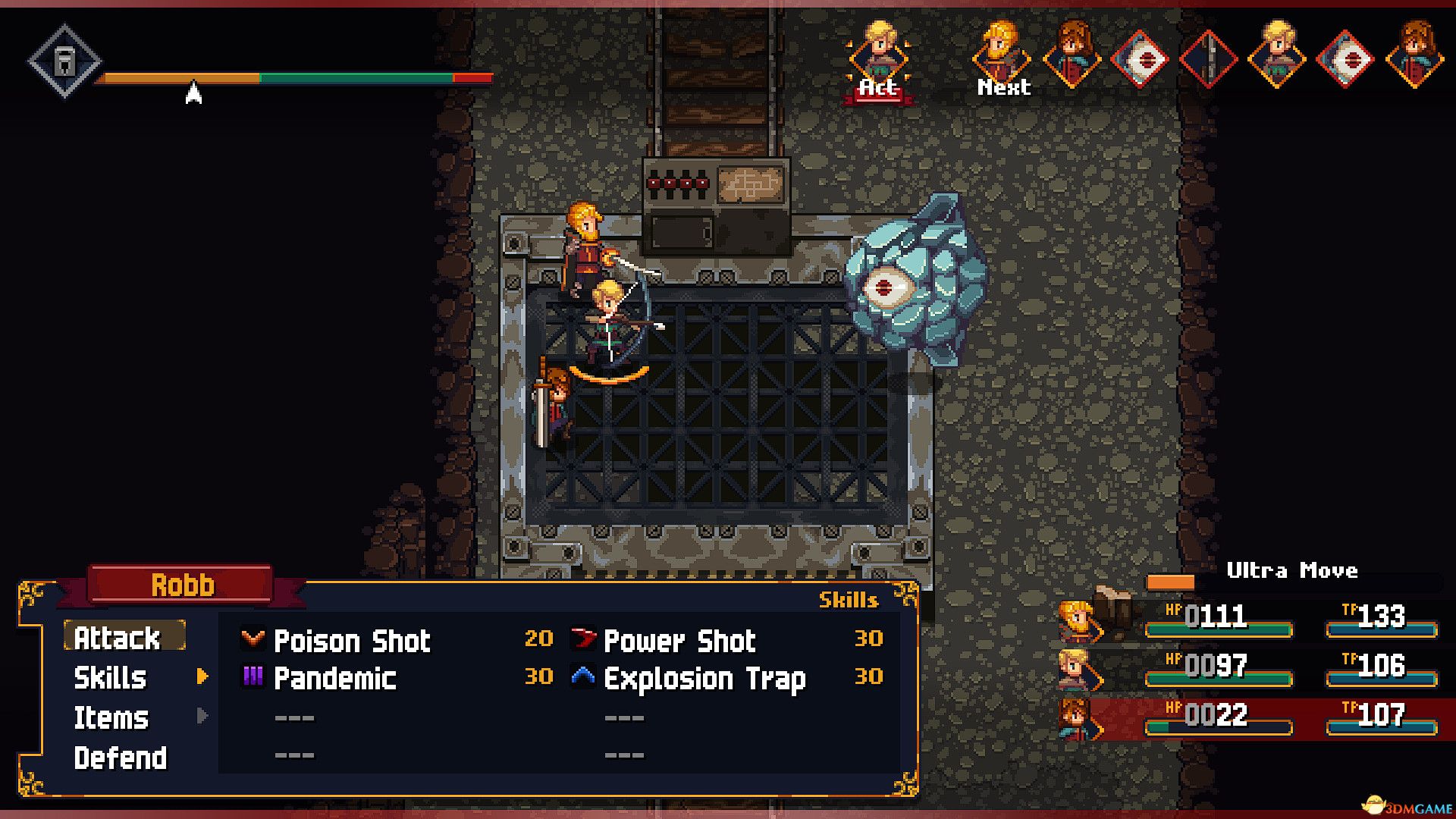
Task: Click the Act turn portrait
Action: pyautogui.click(x=878, y=58)
